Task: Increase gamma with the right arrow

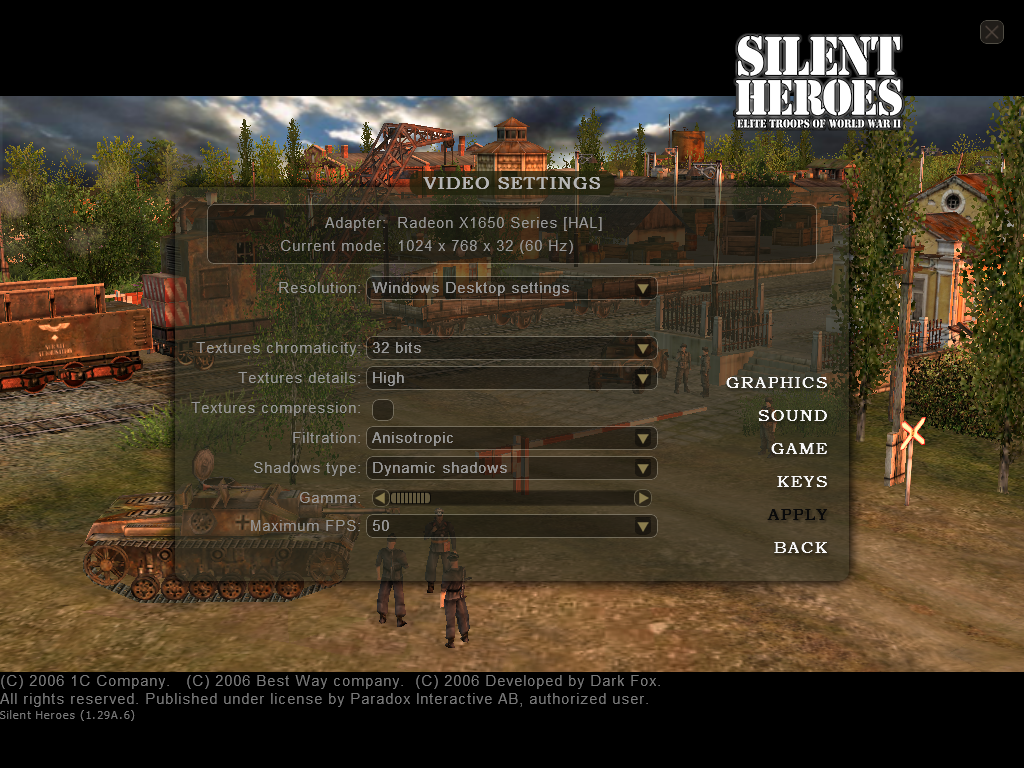Action: [643, 498]
